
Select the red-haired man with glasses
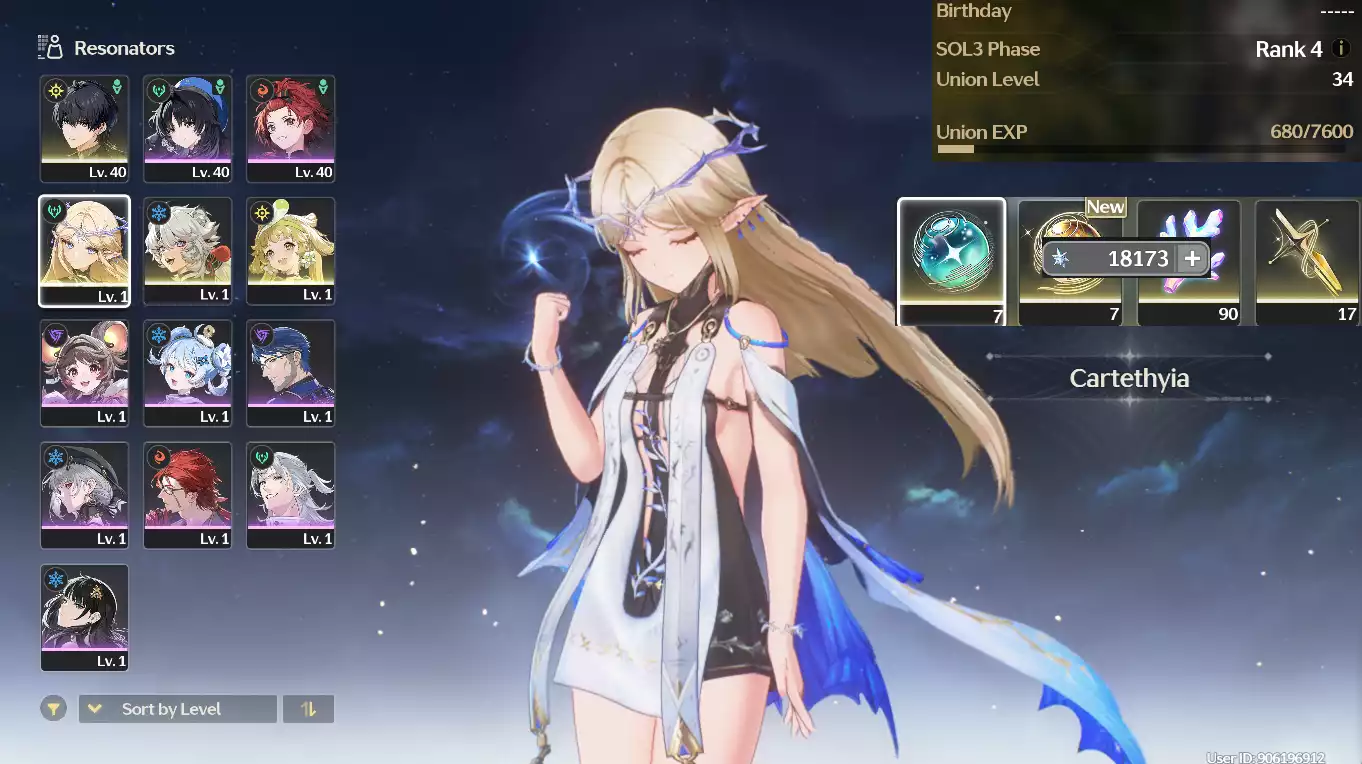pos(187,494)
